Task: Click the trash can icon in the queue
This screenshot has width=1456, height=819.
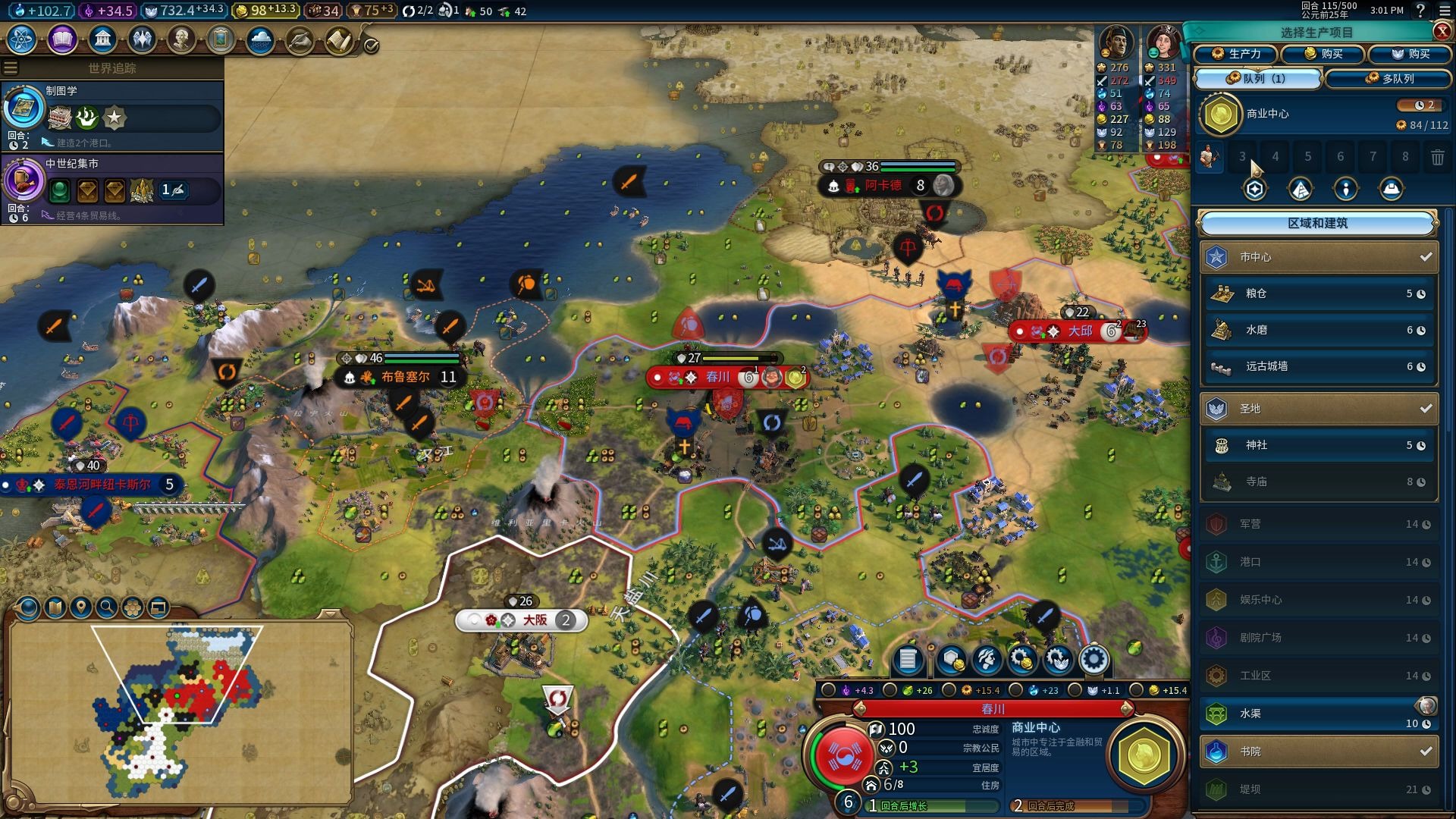Action: (x=1437, y=157)
